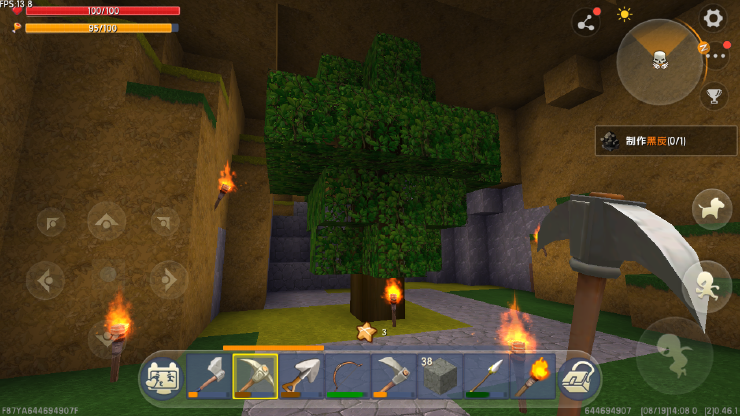This screenshot has height=416, width=740.
Task: Open the share menu
Action: [585, 22]
